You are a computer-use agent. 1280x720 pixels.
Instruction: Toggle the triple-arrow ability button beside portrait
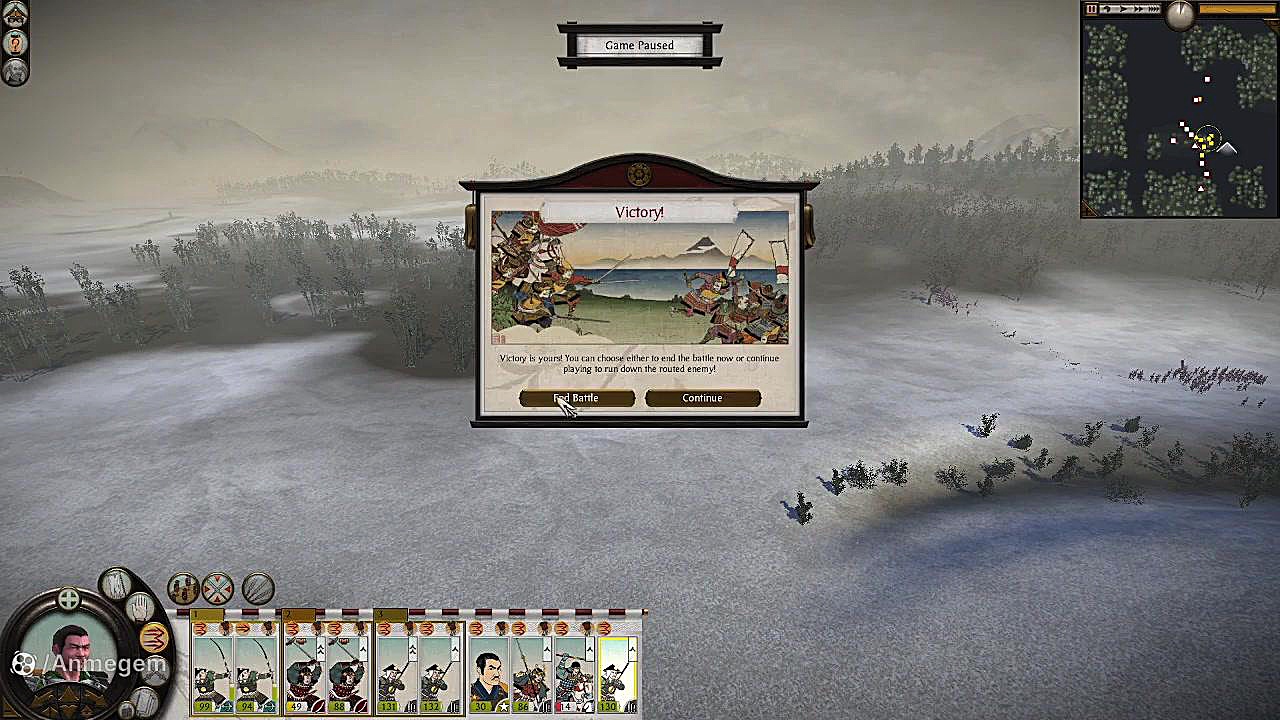(153, 637)
